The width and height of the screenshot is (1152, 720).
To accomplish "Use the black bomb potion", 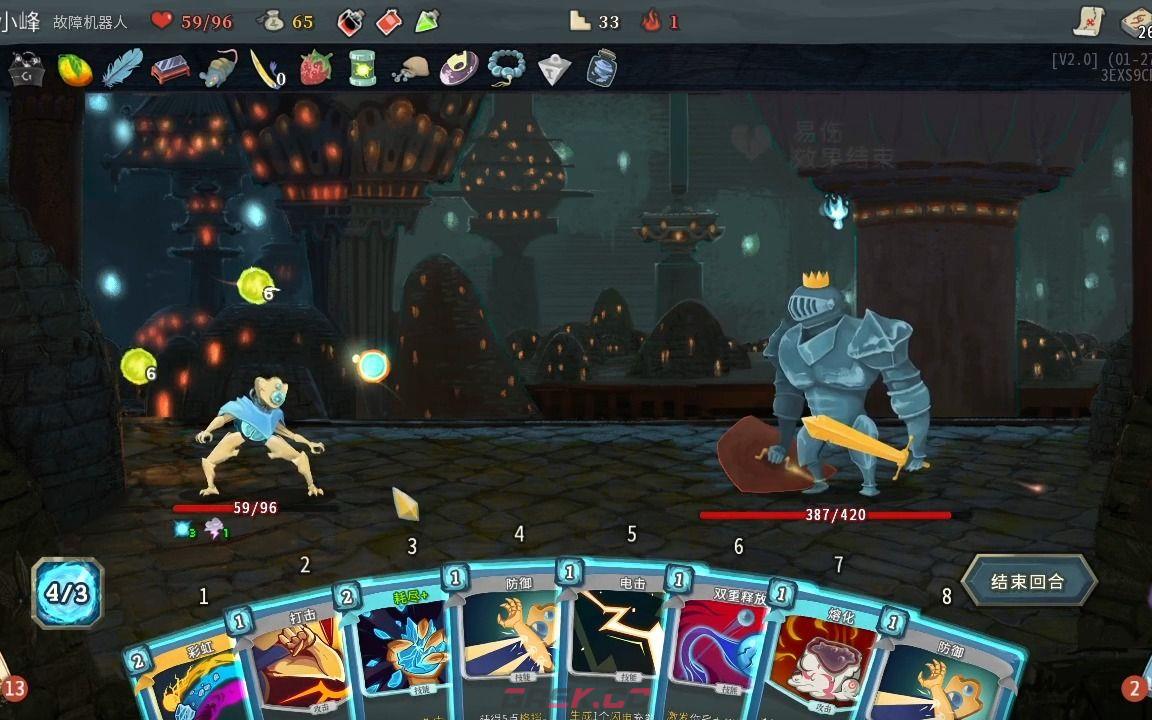I will (350, 21).
